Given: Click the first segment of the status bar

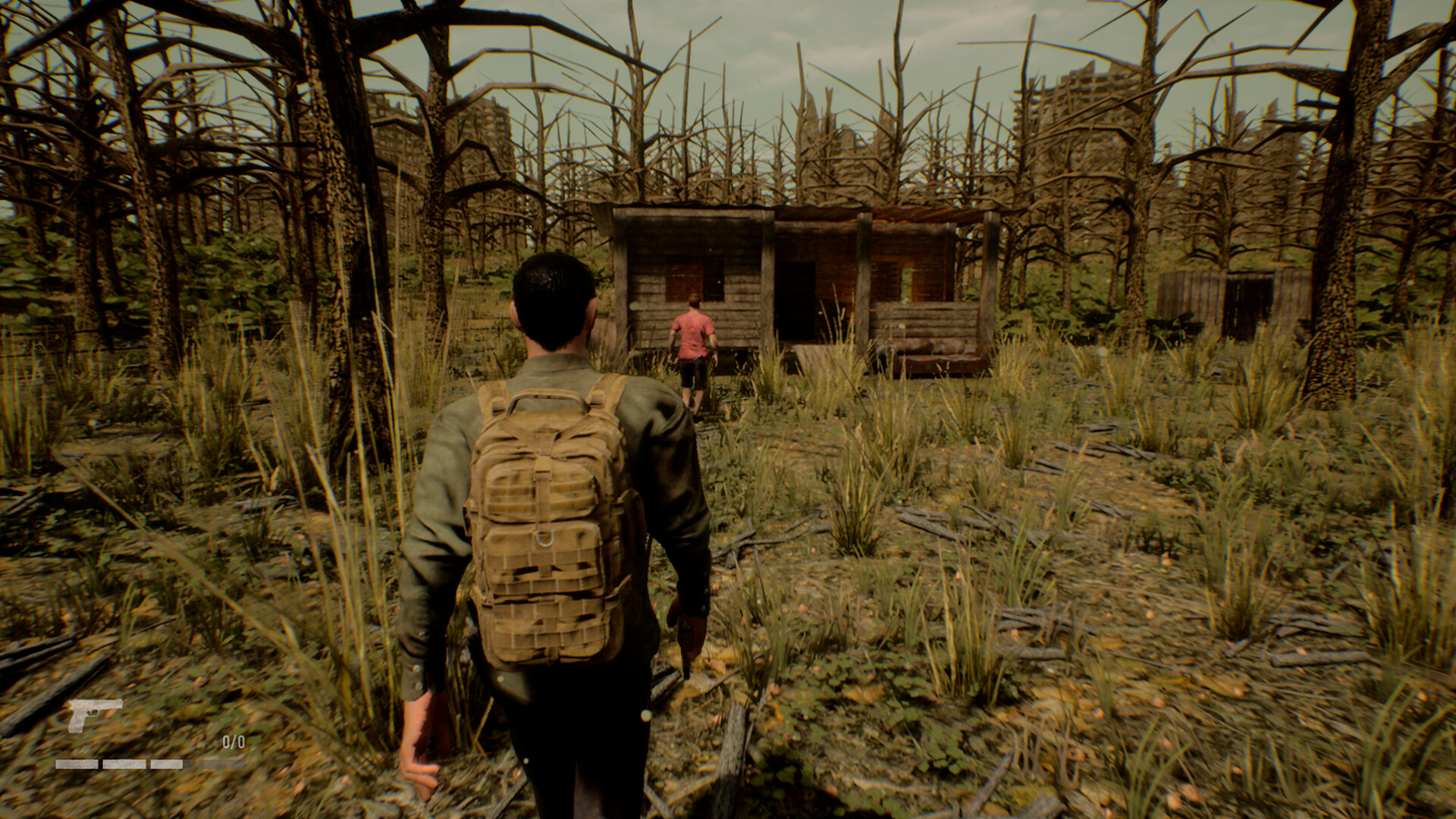Looking at the screenshot, I should click(x=77, y=764).
